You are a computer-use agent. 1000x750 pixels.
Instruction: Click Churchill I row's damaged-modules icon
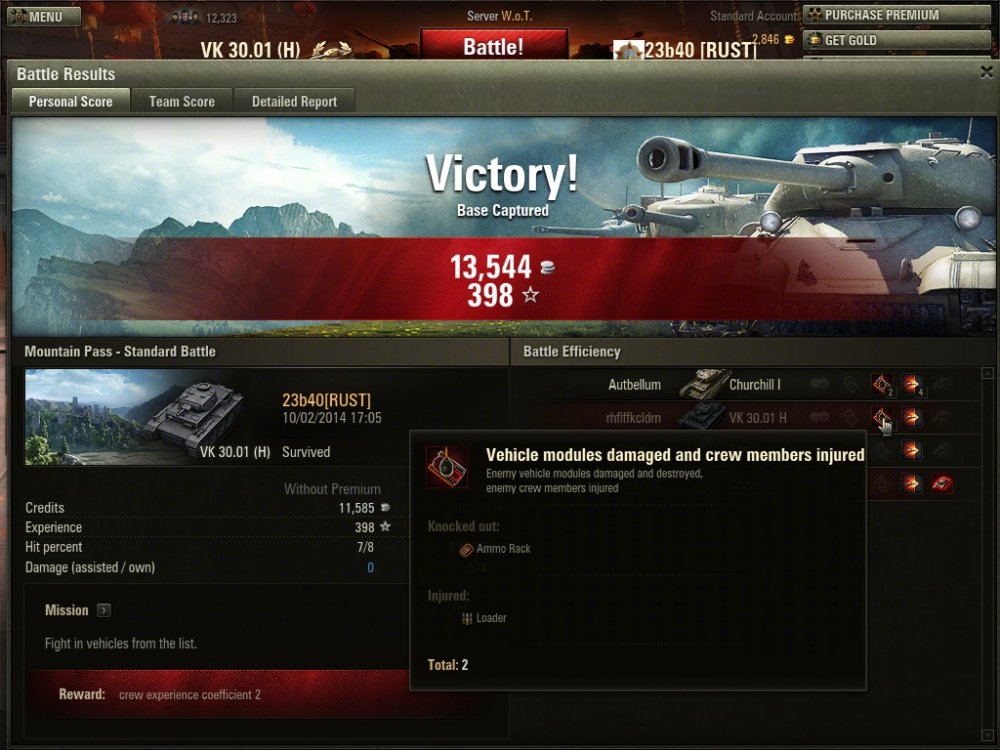(881, 385)
